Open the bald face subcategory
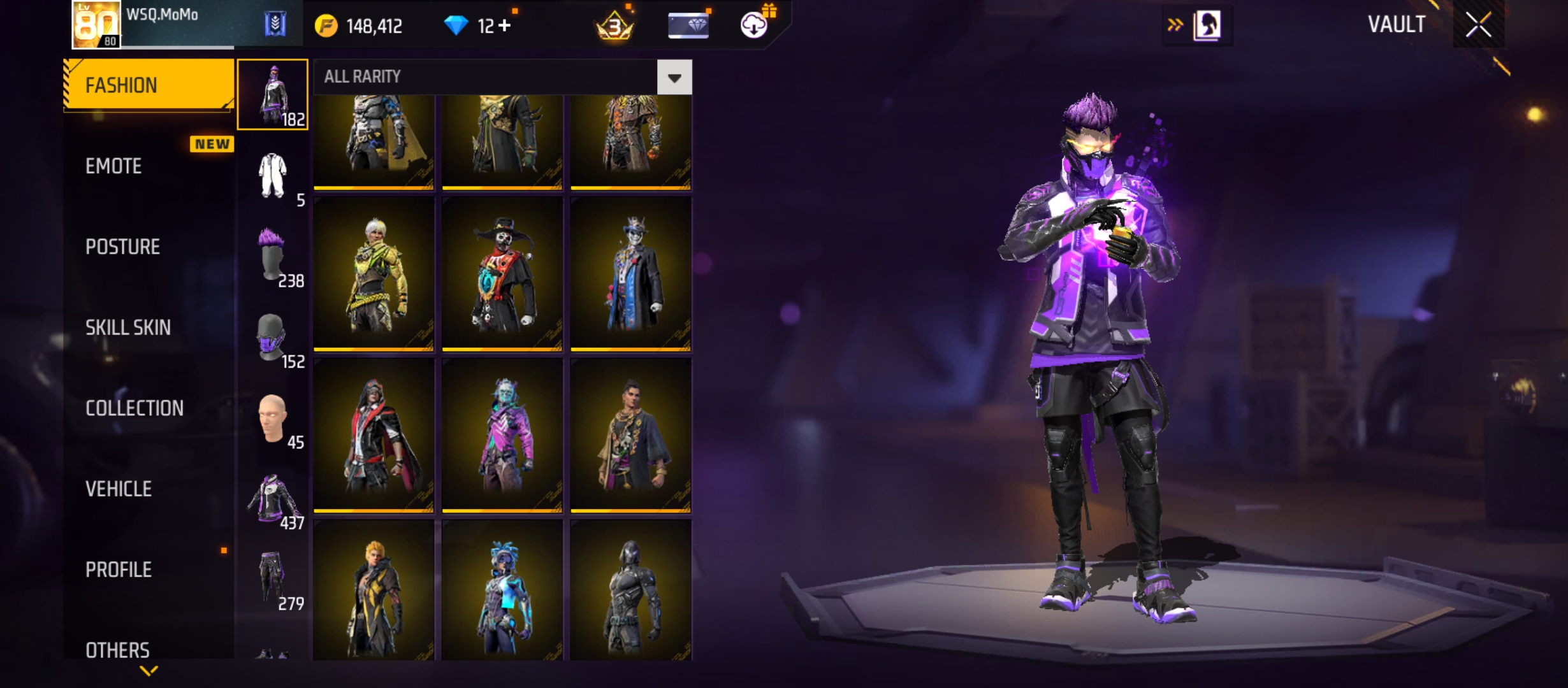The height and width of the screenshot is (688, 1568). [273, 418]
